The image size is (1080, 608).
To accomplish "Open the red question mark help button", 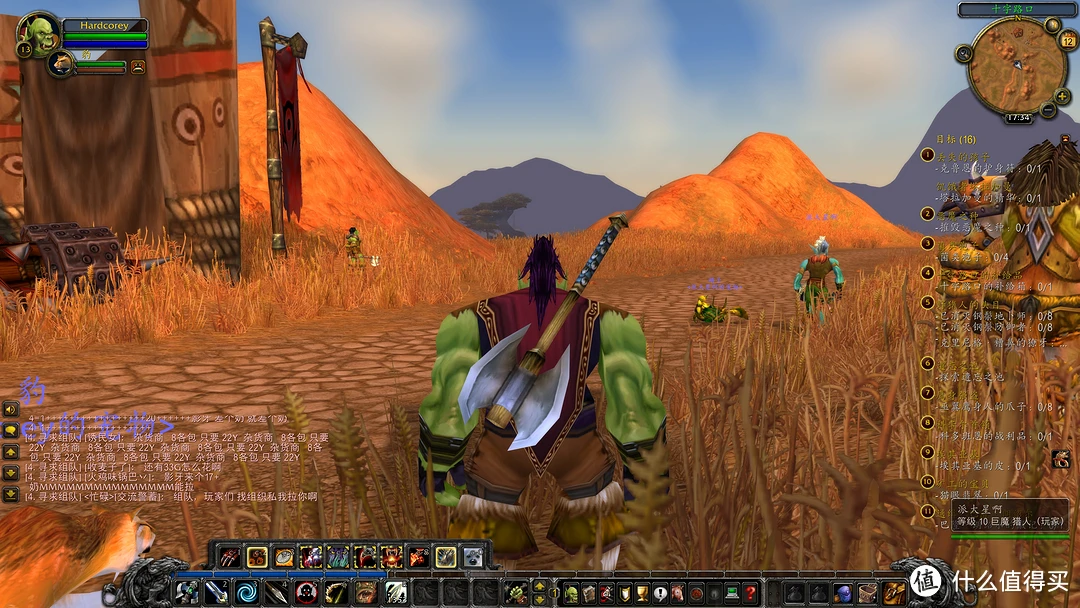I will [750, 592].
